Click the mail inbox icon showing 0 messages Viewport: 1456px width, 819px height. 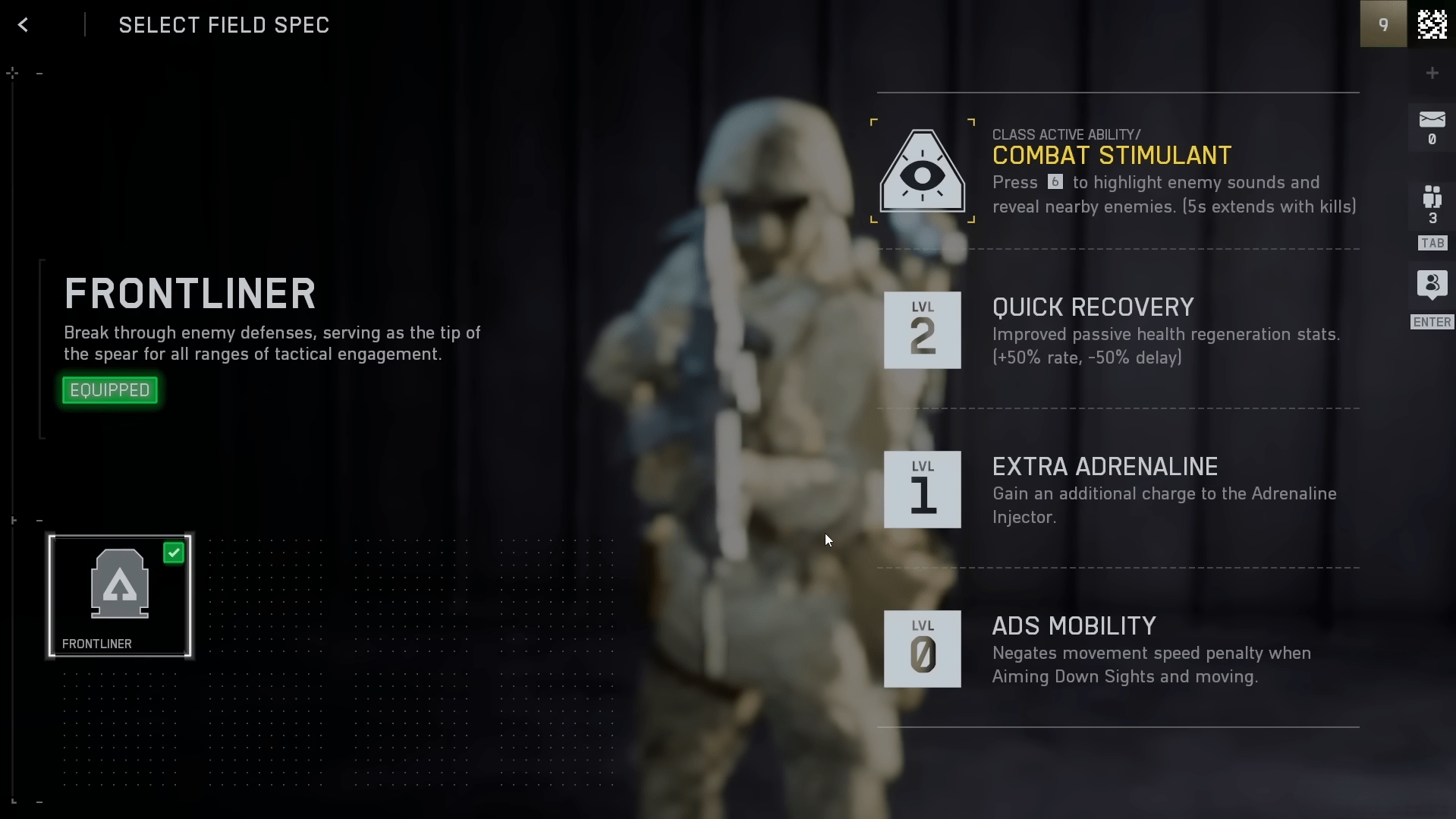[x=1431, y=126]
